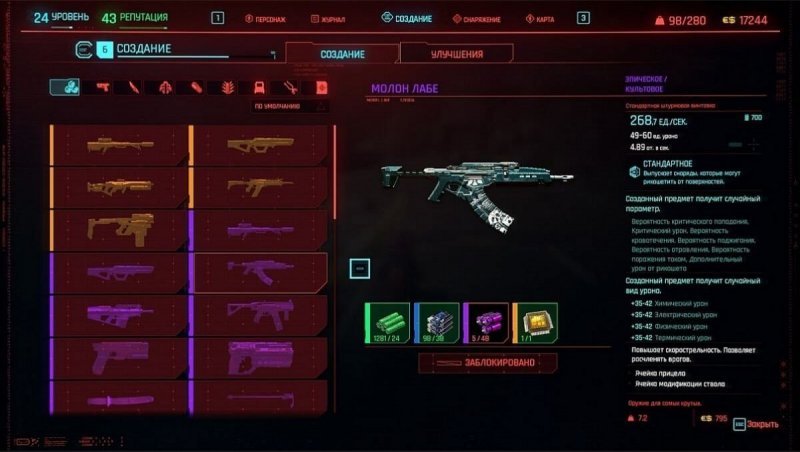Open the По умолчанию sorting dropdown
Image resolution: width=800 pixels, height=452 pixels.
click(288, 105)
